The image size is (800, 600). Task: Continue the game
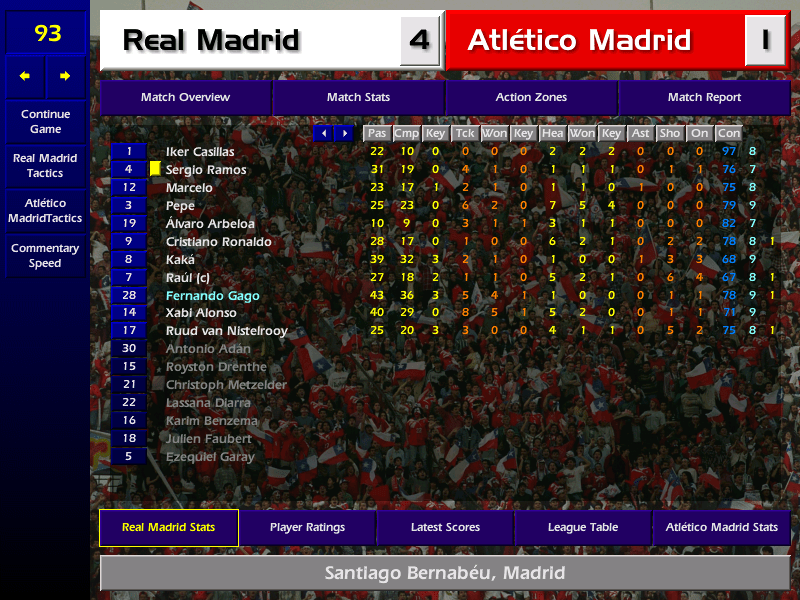45,121
